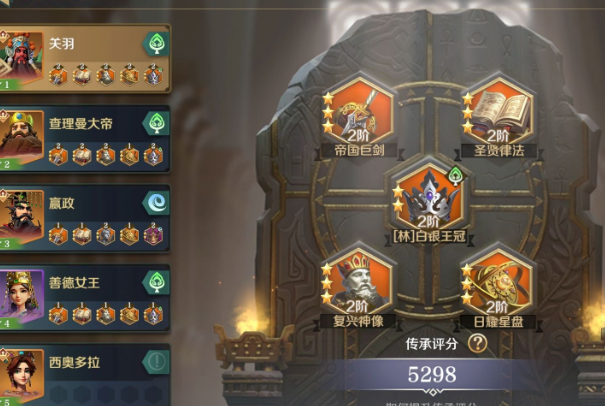Image resolution: width=605 pixels, height=406 pixels.
Task: Show help for 传承评分 question mark
Action: click(478, 343)
